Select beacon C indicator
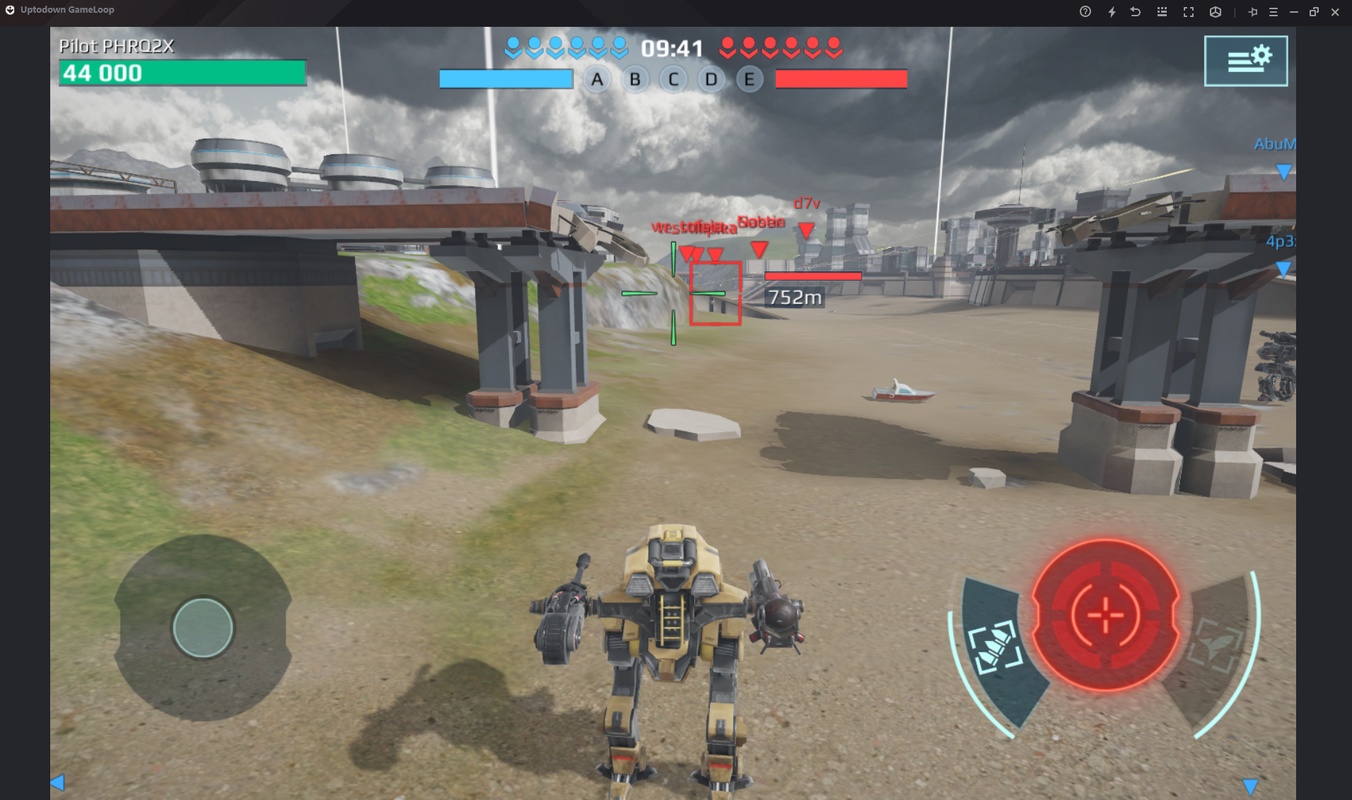 (x=673, y=80)
